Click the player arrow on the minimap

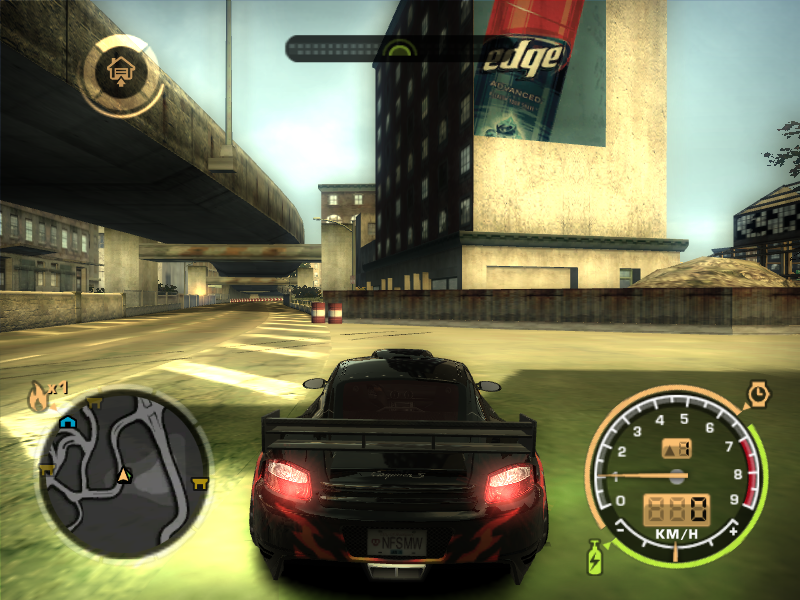coord(124,474)
